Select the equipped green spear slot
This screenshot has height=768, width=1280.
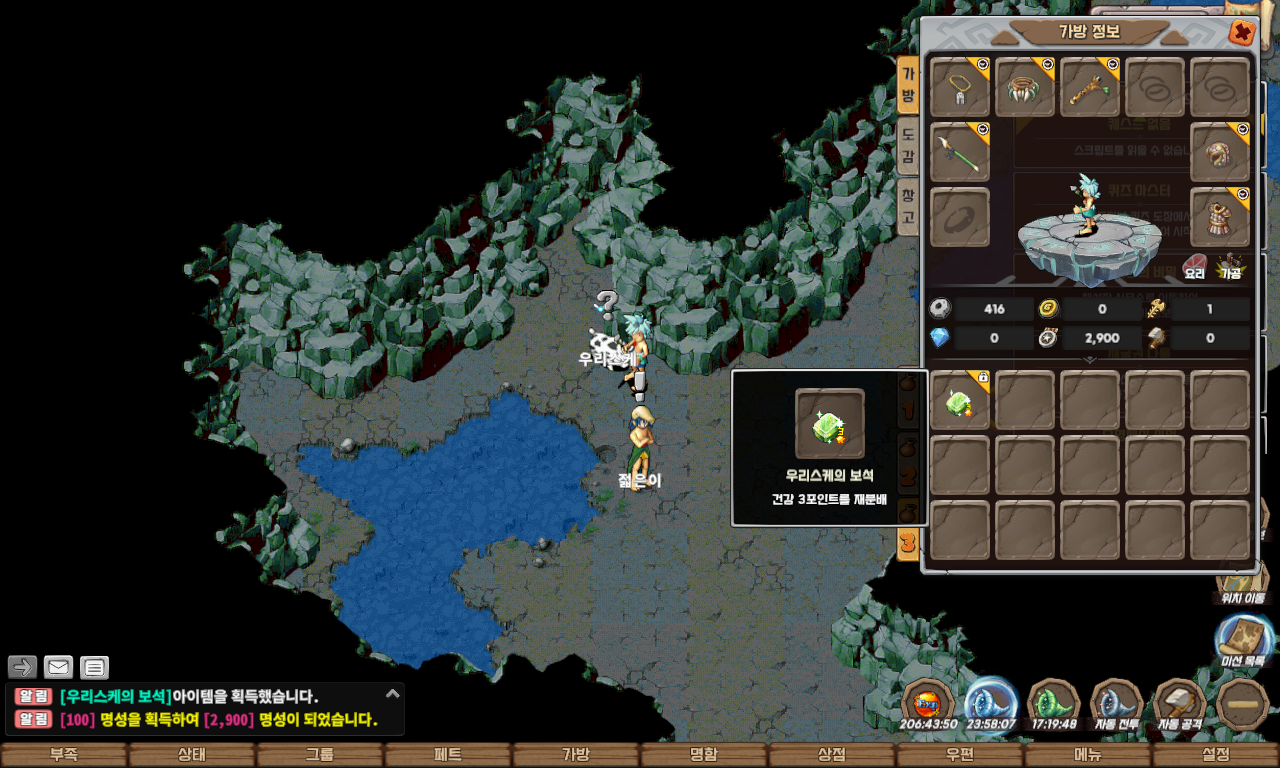click(x=960, y=152)
